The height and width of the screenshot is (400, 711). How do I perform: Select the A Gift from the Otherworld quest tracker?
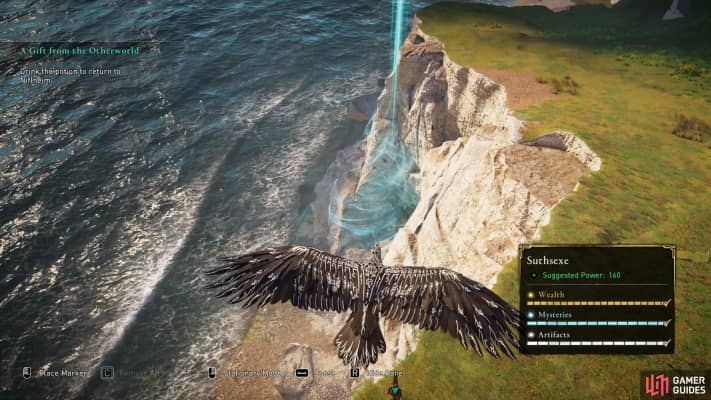point(79,49)
